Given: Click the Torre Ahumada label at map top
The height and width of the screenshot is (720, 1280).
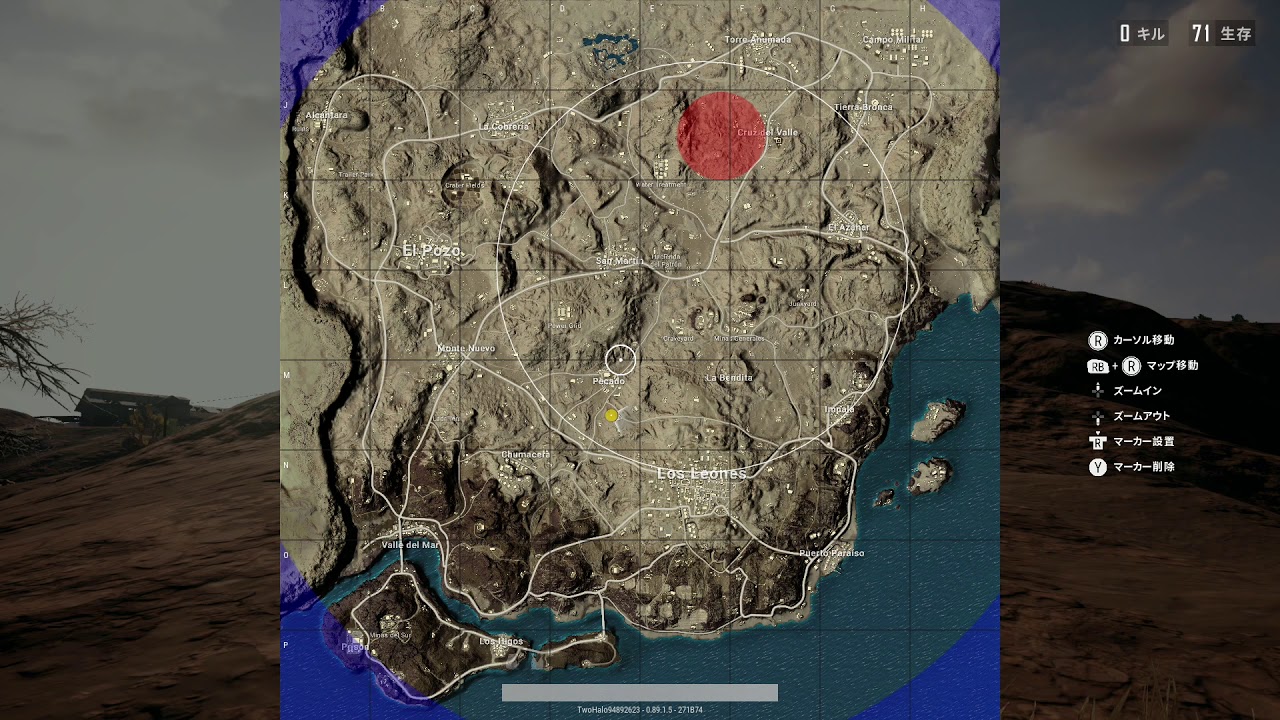Looking at the screenshot, I should (757, 38).
